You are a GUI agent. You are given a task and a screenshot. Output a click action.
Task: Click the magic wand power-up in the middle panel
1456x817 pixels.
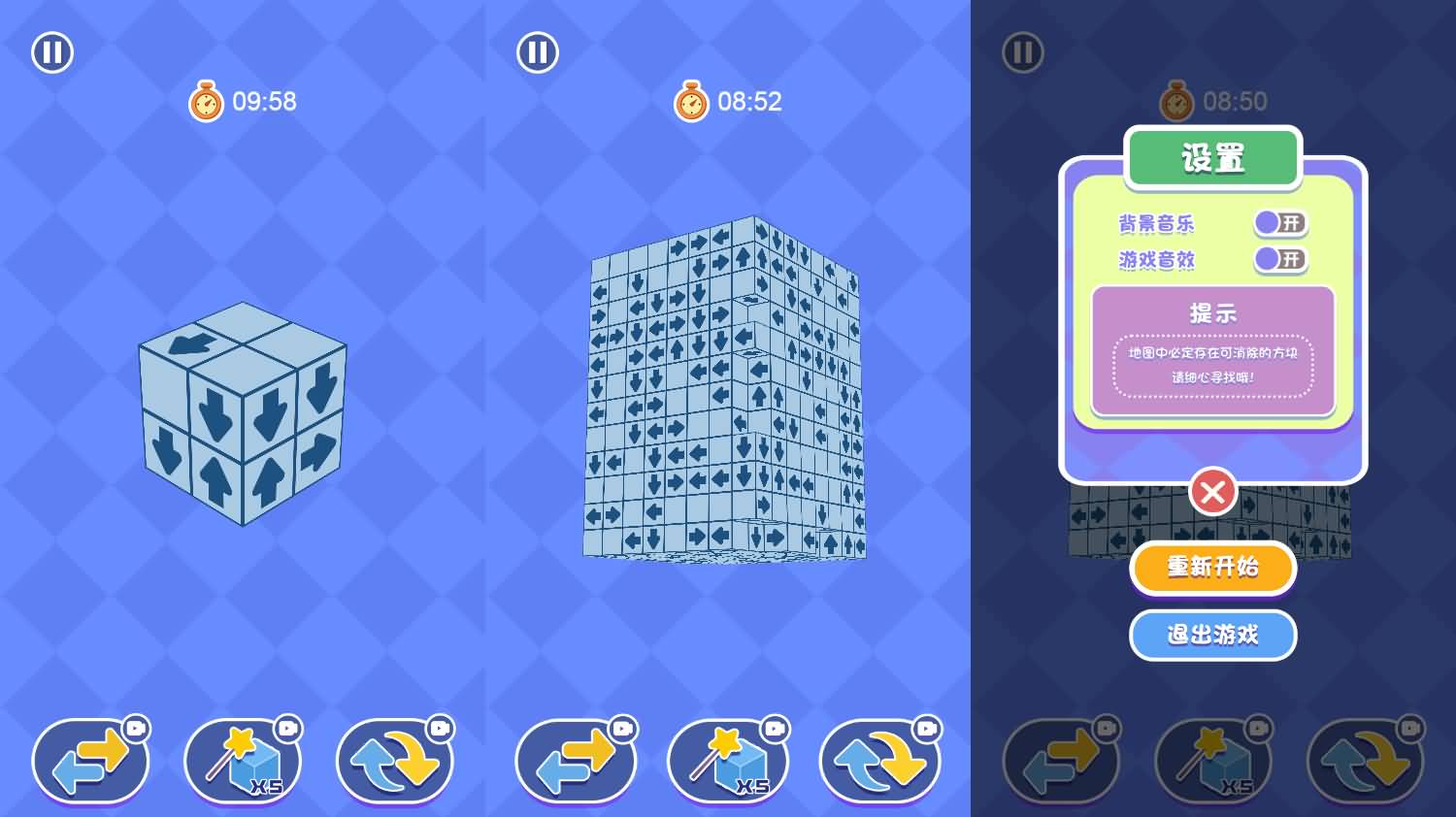tap(728, 761)
